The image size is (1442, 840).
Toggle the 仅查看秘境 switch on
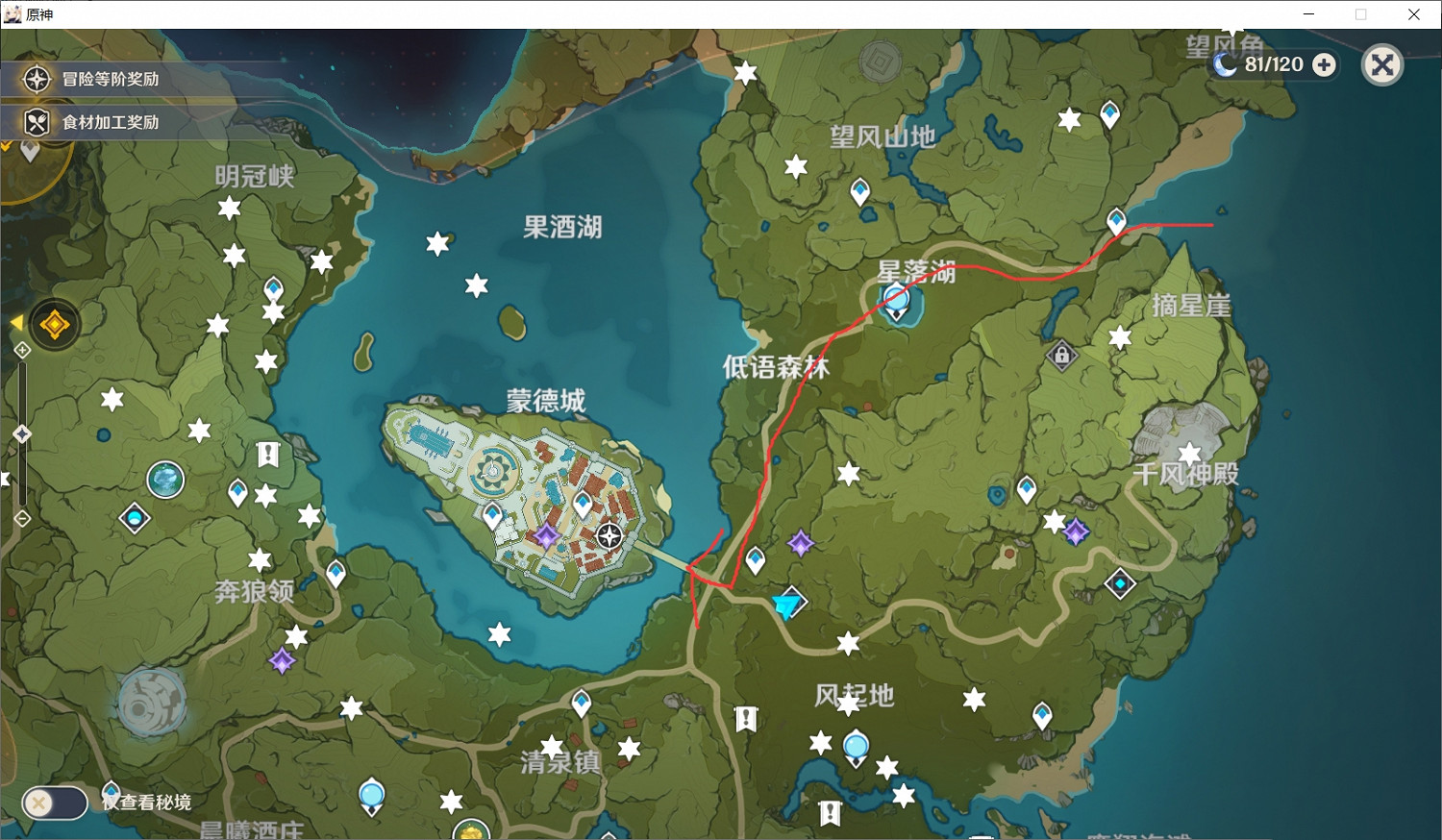[53, 803]
